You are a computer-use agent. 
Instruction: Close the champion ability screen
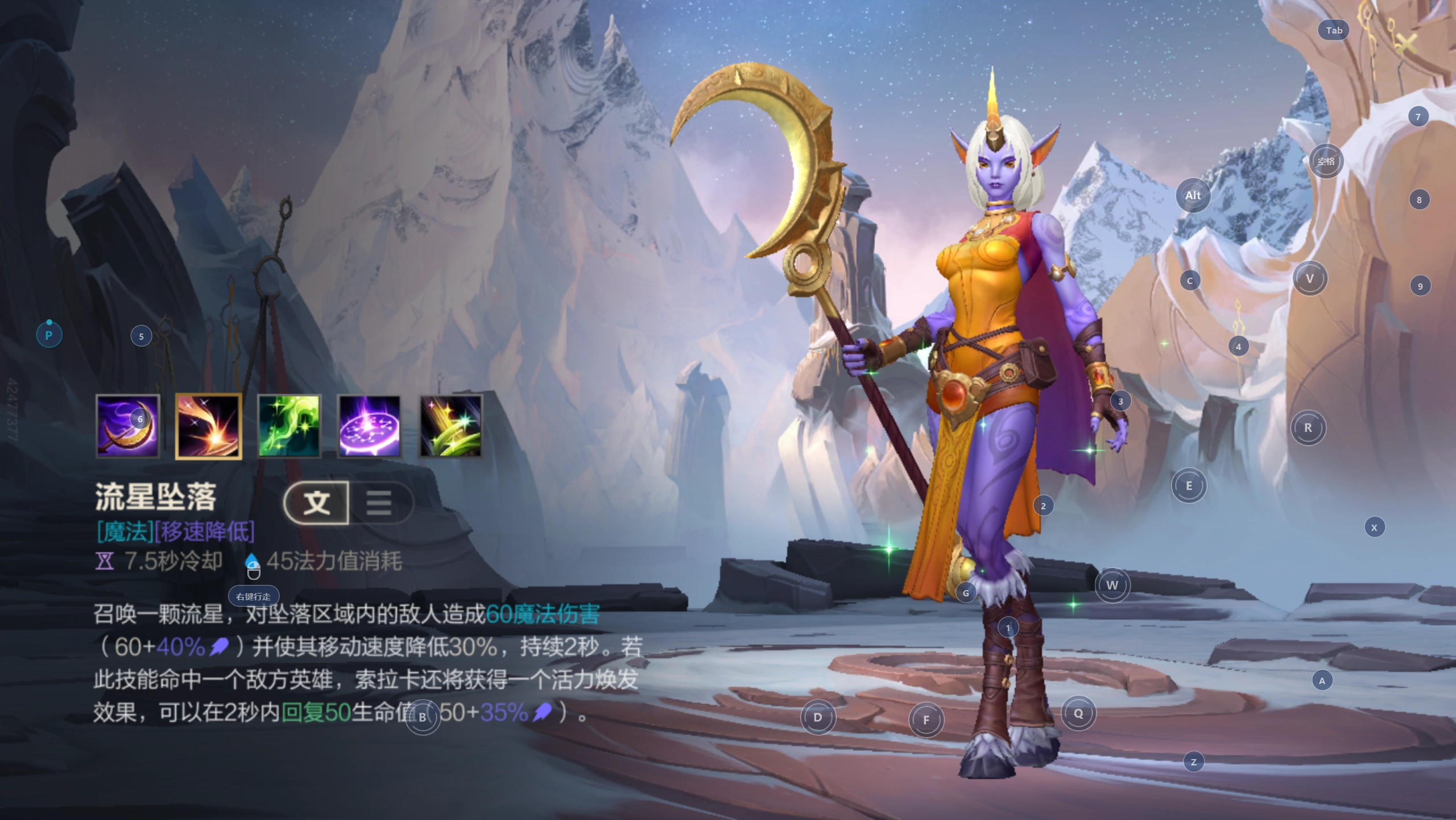(1405, 43)
